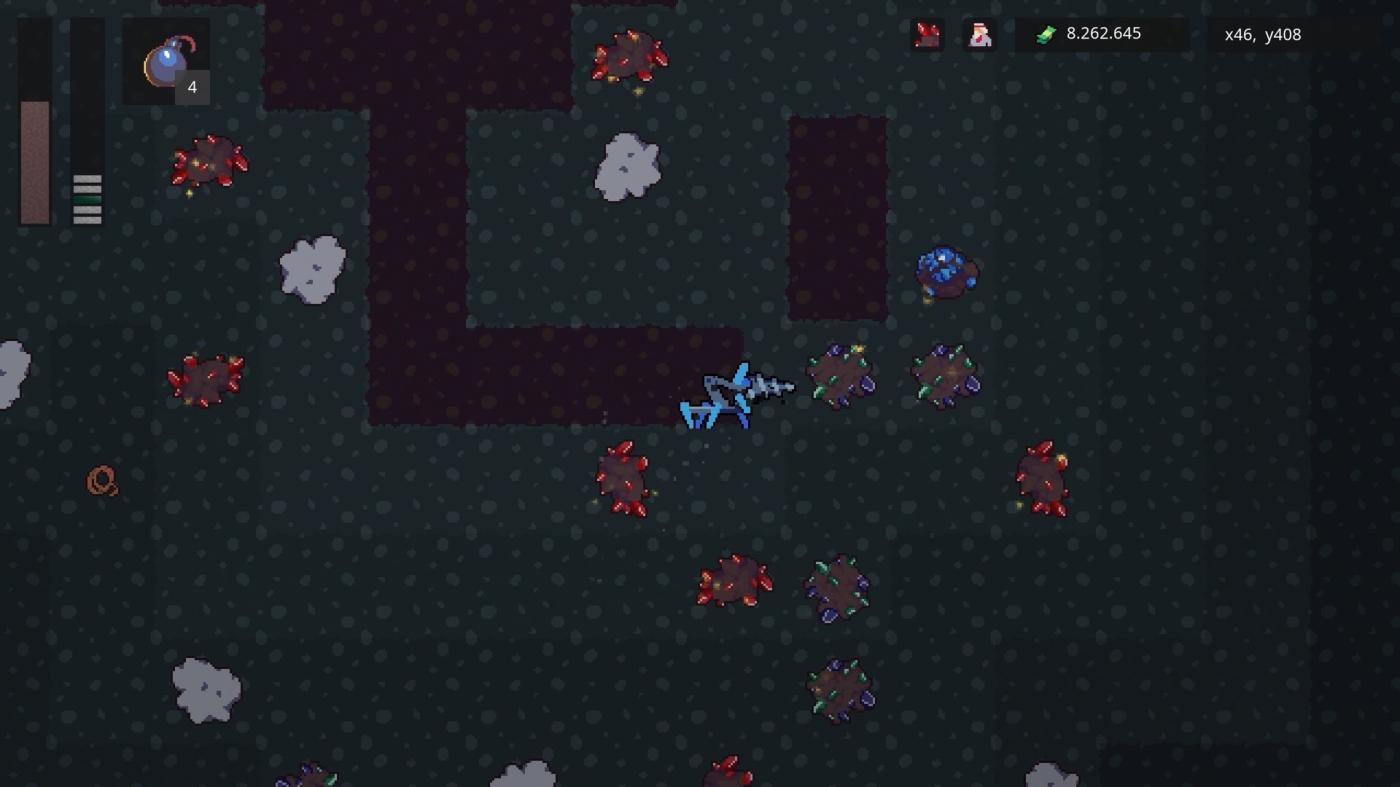Click the green cash icon beside the money total
The width and height of the screenshot is (1400, 787).
point(1044,33)
